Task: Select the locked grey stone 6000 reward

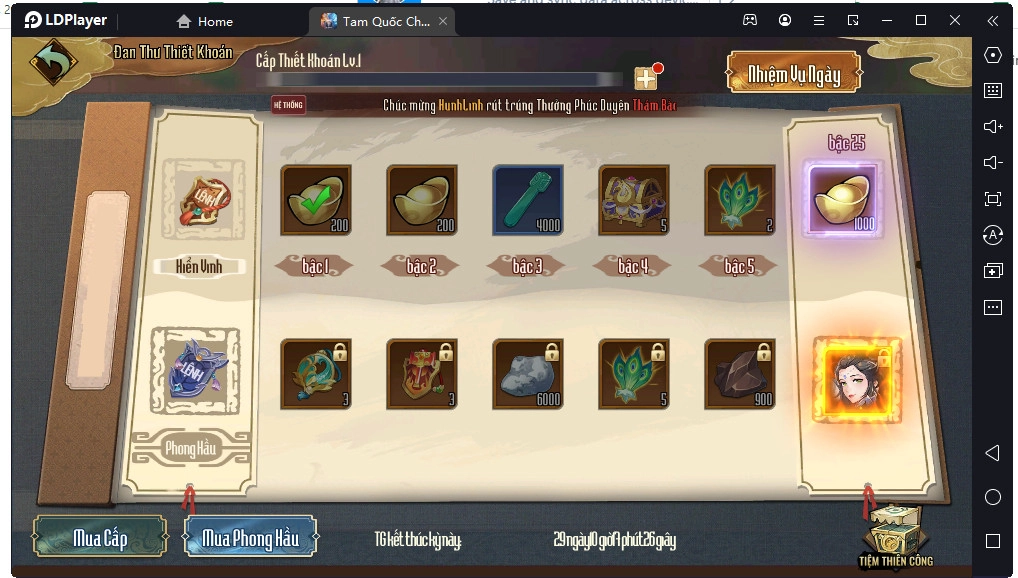Action: pyautogui.click(x=528, y=373)
